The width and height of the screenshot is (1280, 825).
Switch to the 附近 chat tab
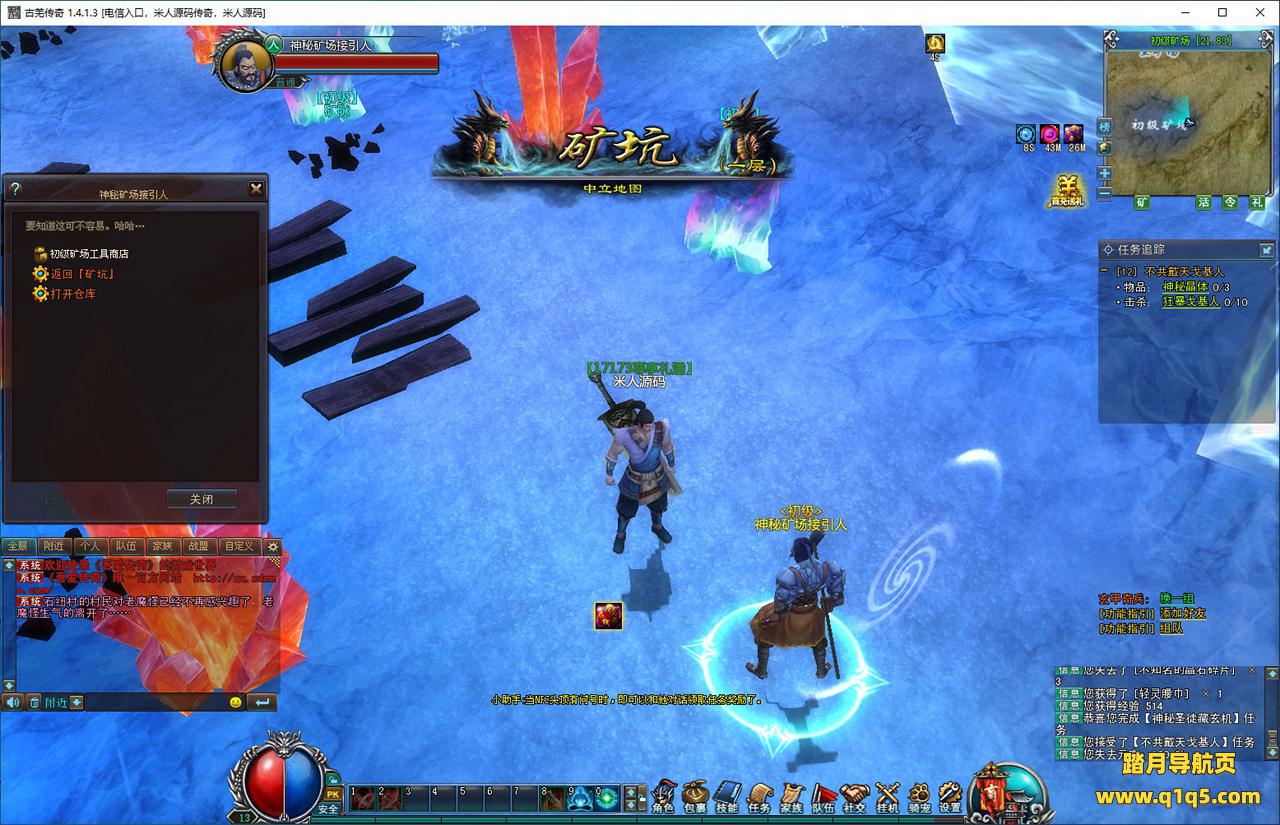point(54,546)
